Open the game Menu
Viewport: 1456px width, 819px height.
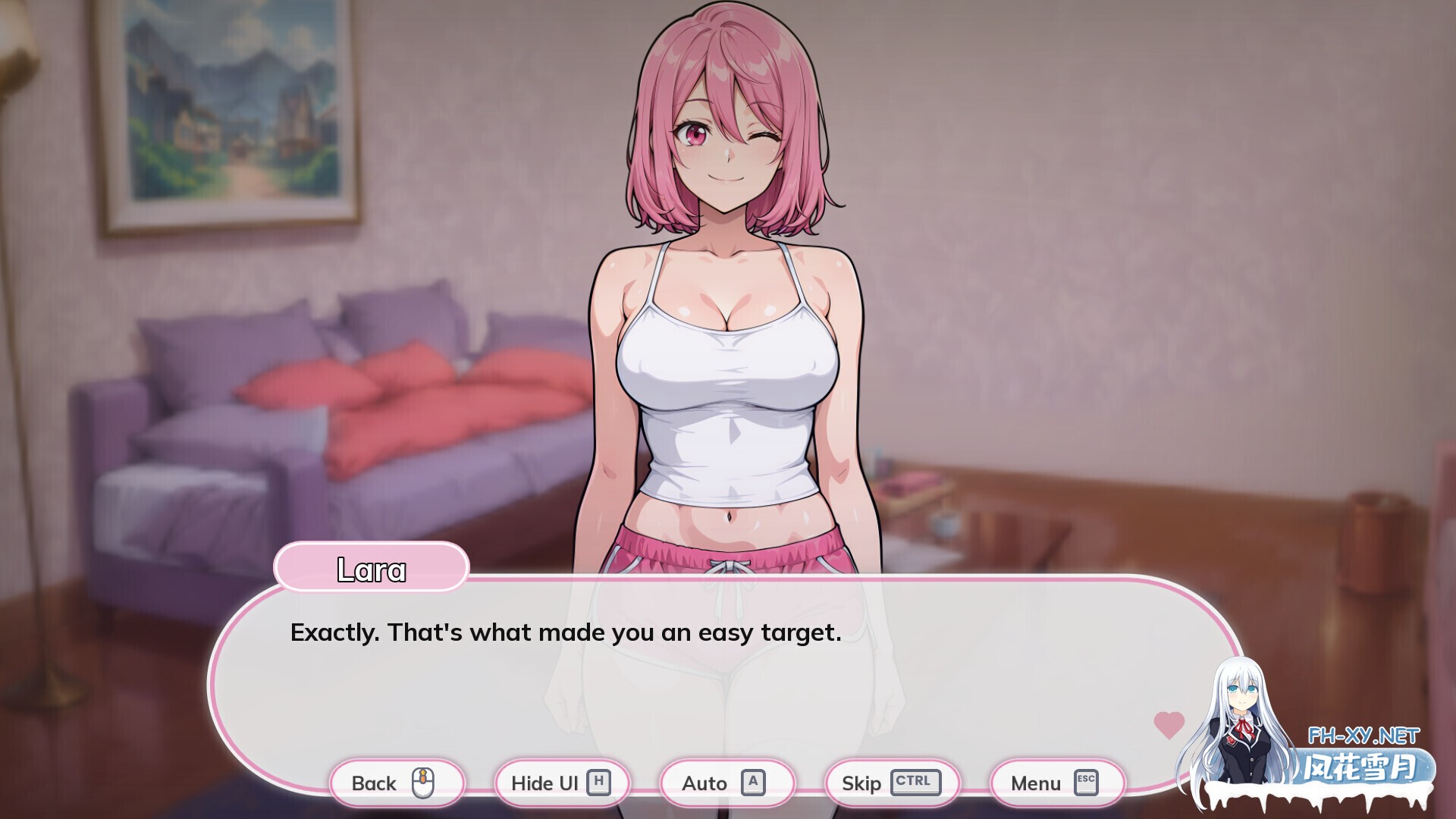[1056, 783]
